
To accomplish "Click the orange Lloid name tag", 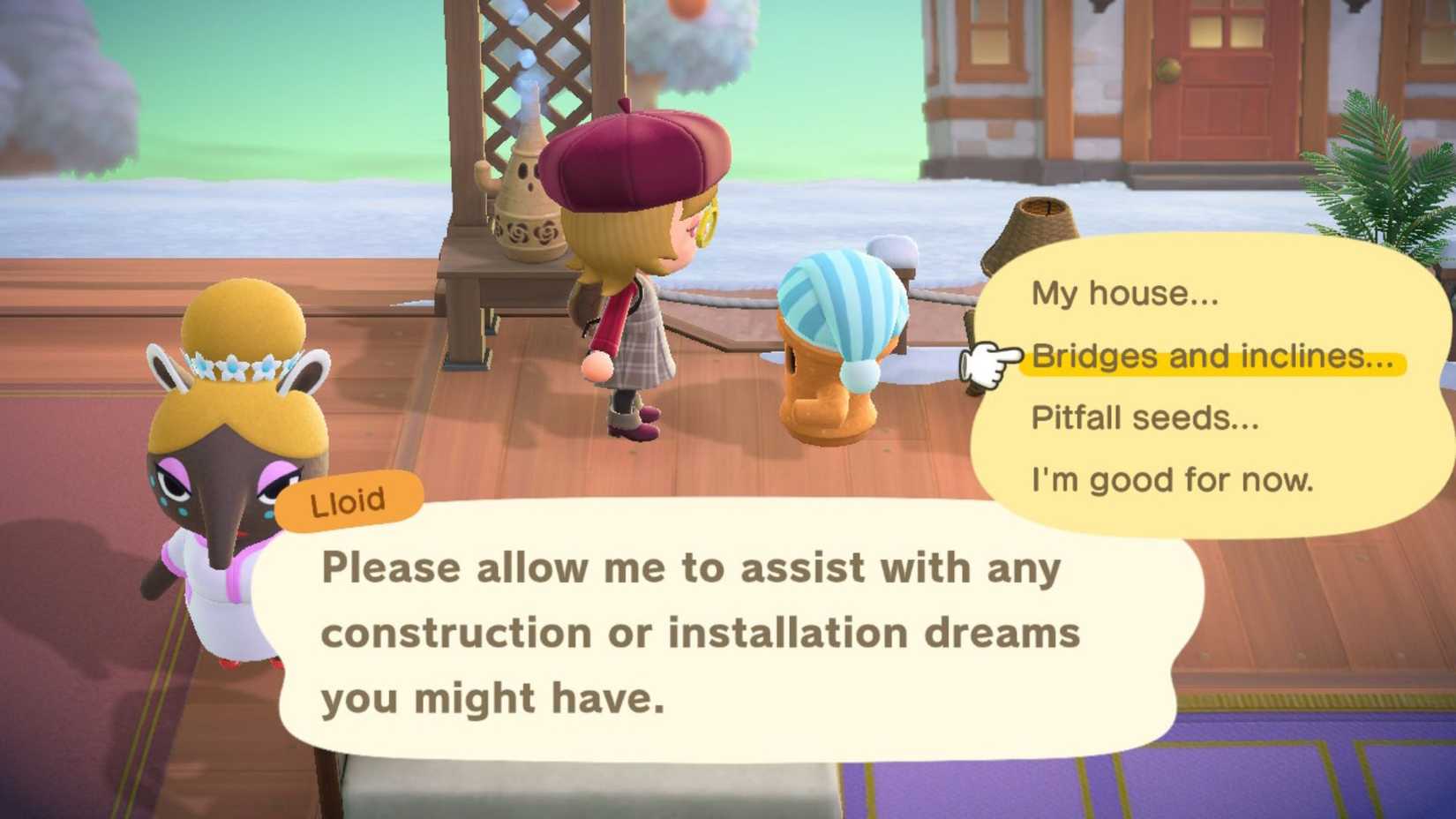I will [x=349, y=500].
